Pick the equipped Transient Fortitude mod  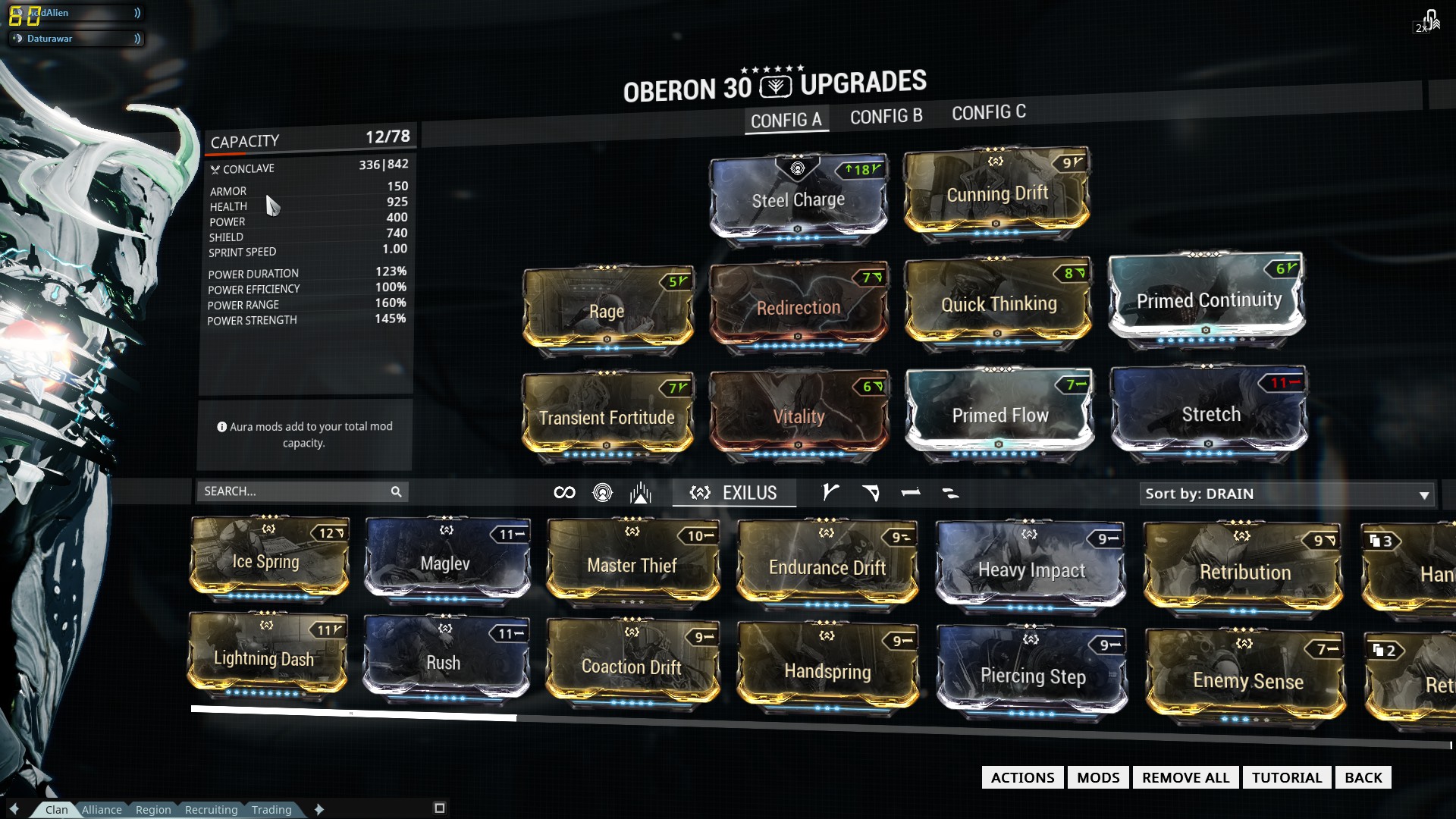(x=607, y=418)
